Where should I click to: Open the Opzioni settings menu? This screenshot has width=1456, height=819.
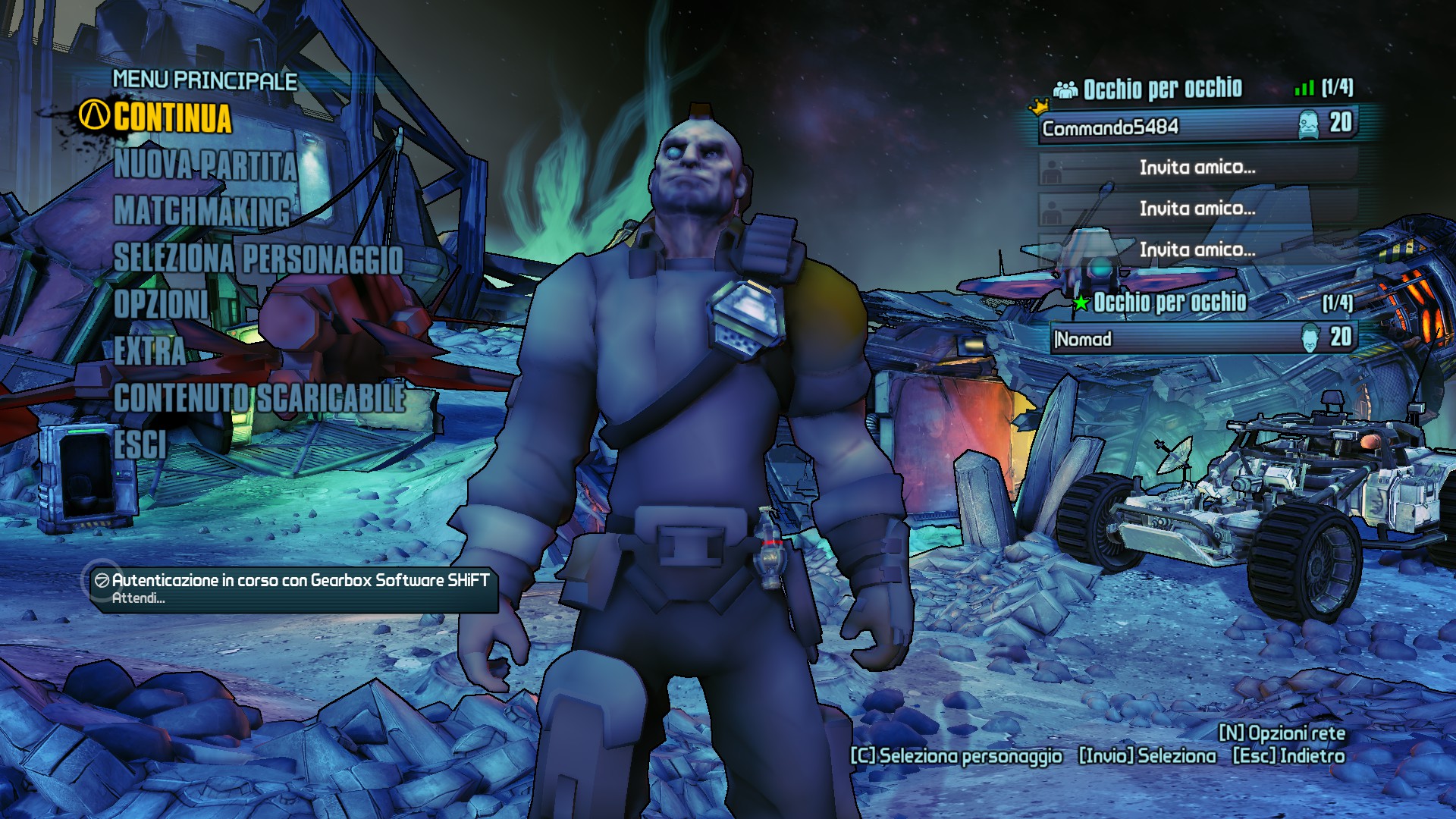coord(161,305)
